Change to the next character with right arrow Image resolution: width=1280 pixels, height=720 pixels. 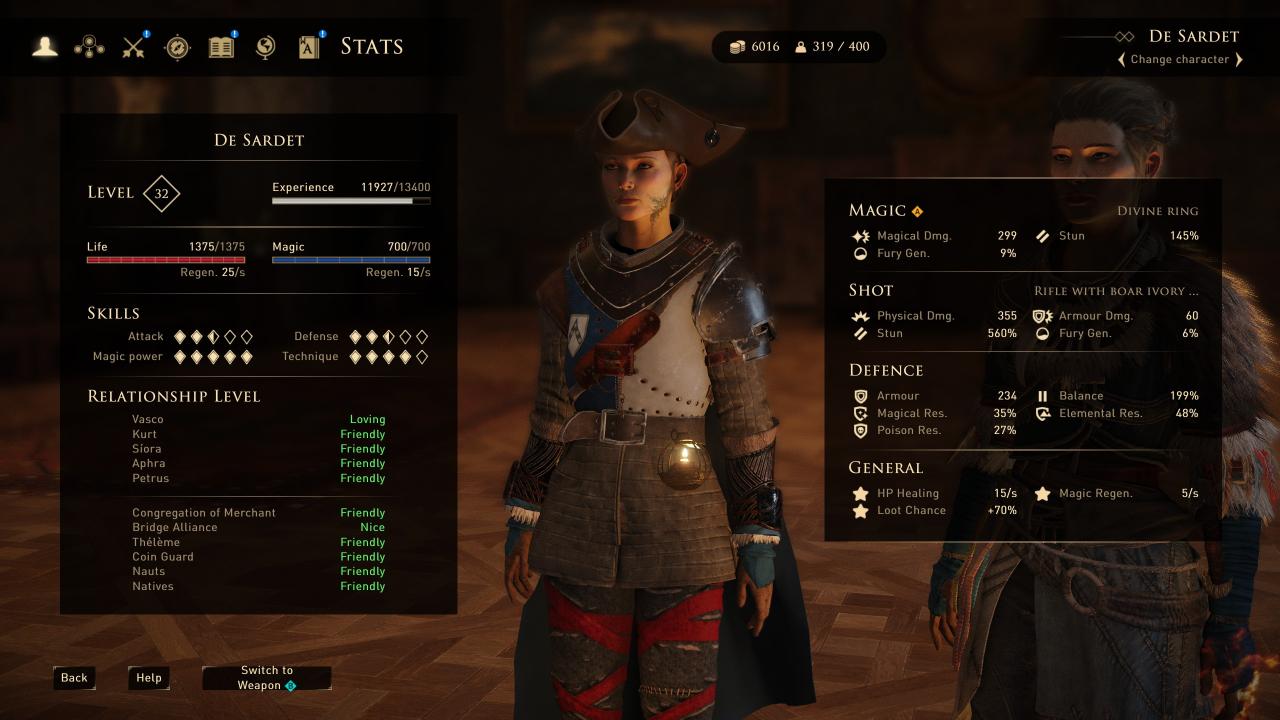pyautogui.click(x=1239, y=60)
